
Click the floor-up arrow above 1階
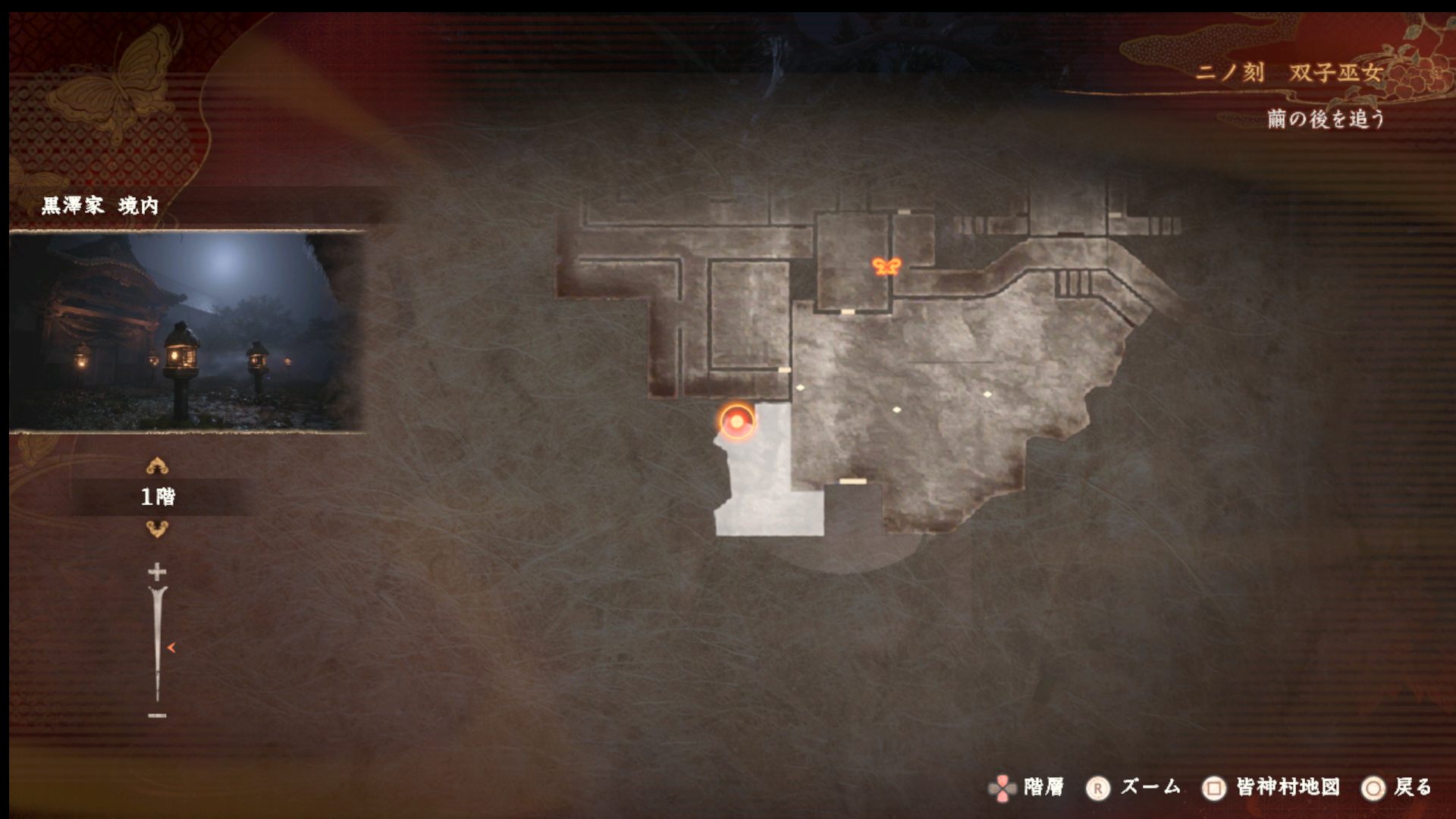tap(157, 466)
